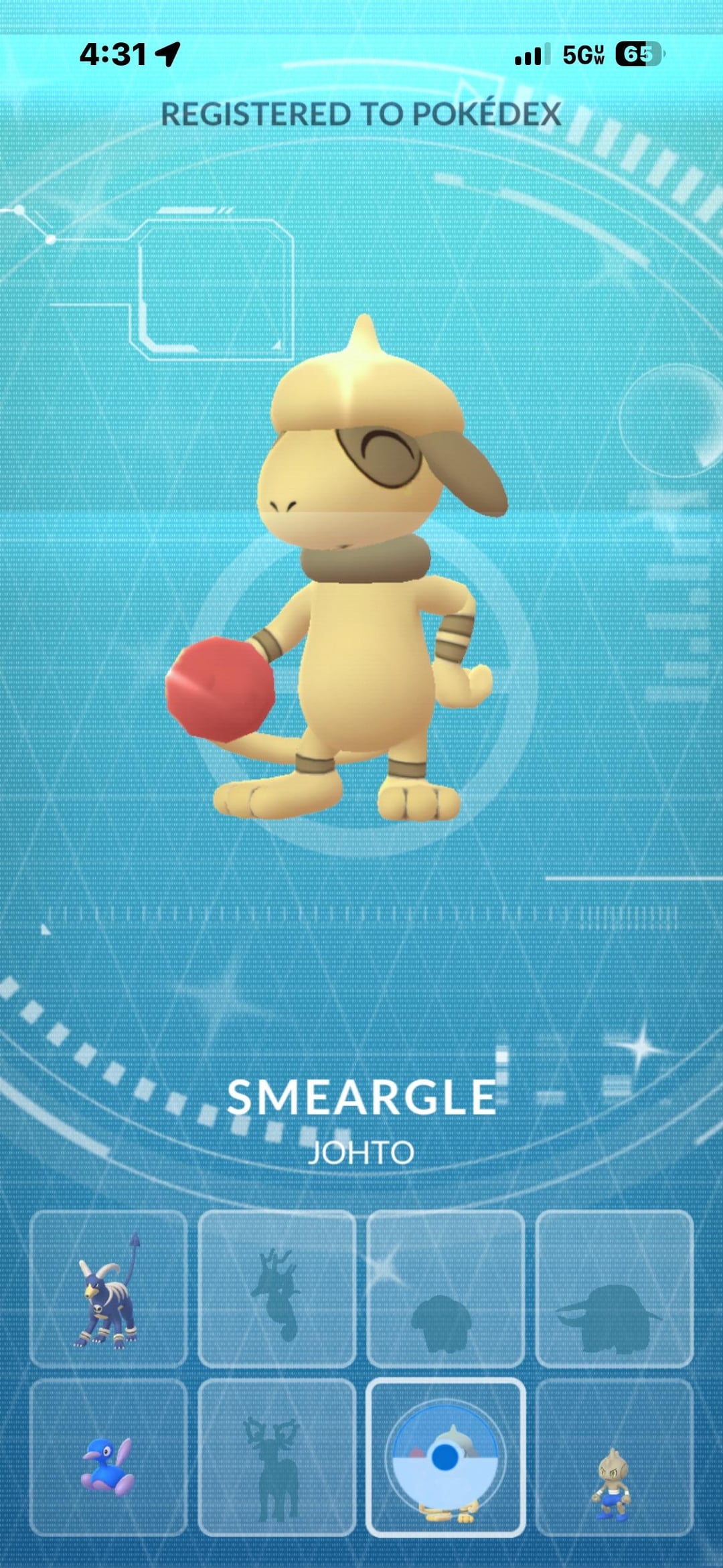
Task: Select the Houndoom Pokédex tile
Action: [108, 1288]
